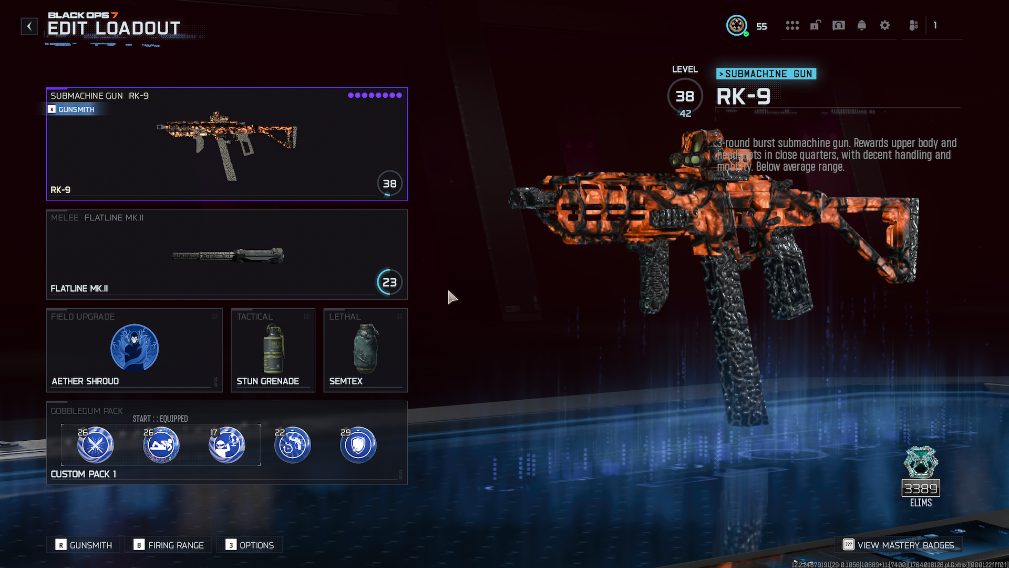Image resolution: width=1009 pixels, height=568 pixels.
Task: Open the social party icon
Action: point(913,26)
